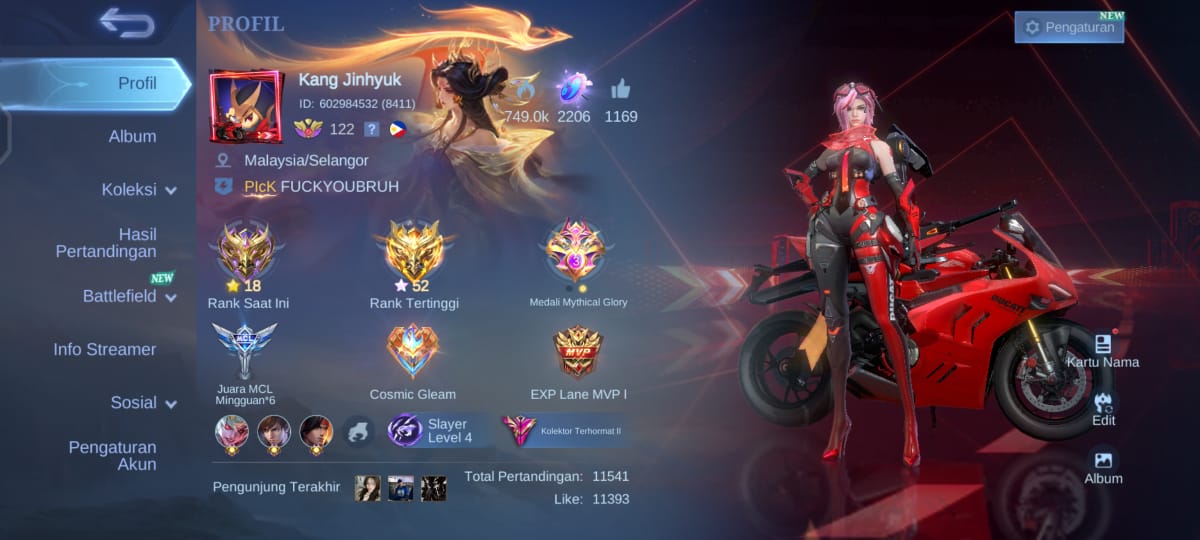Click the Edit button beside the hero
This screenshot has width=1200, height=540.
(x=1103, y=408)
